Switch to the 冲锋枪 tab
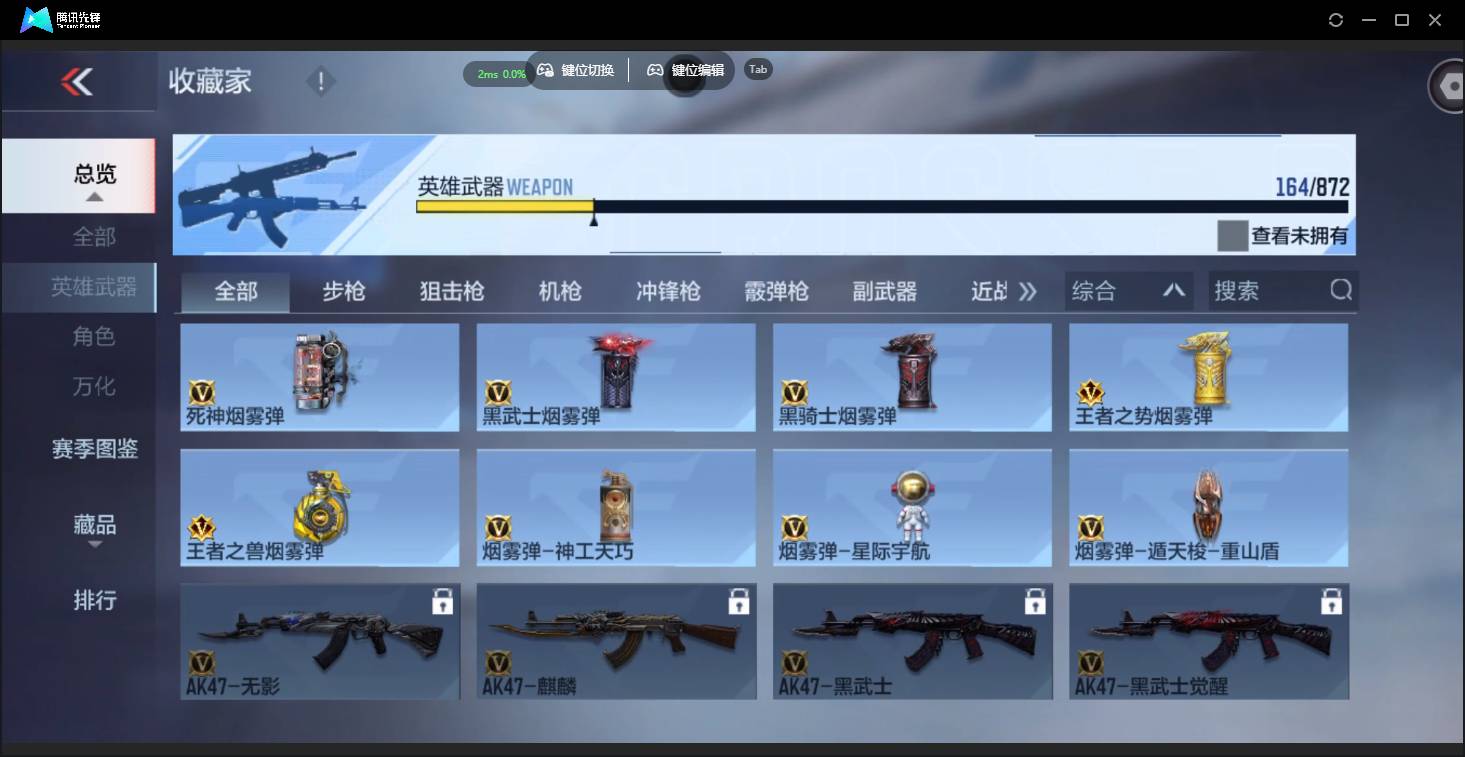1465x757 pixels. pos(667,291)
